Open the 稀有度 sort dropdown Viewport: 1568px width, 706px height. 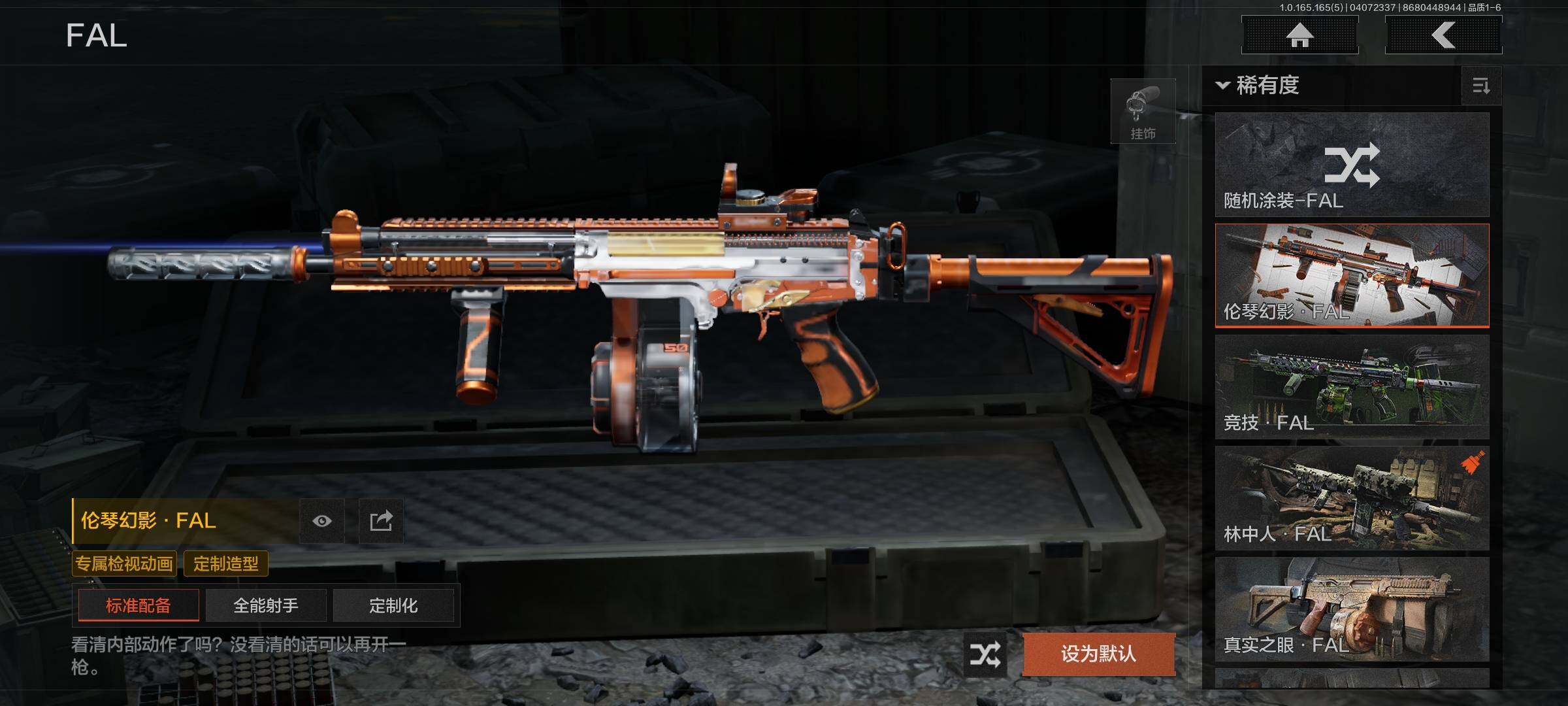coord(1259,86)
